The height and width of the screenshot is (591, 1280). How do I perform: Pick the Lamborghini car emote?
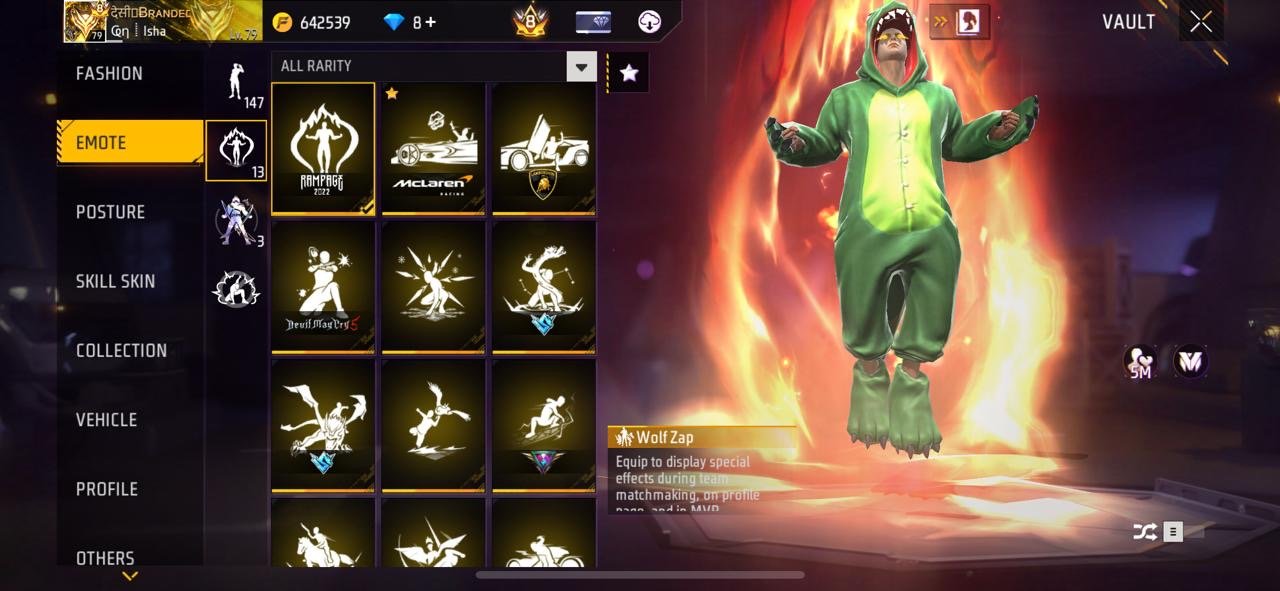point(543,148)
